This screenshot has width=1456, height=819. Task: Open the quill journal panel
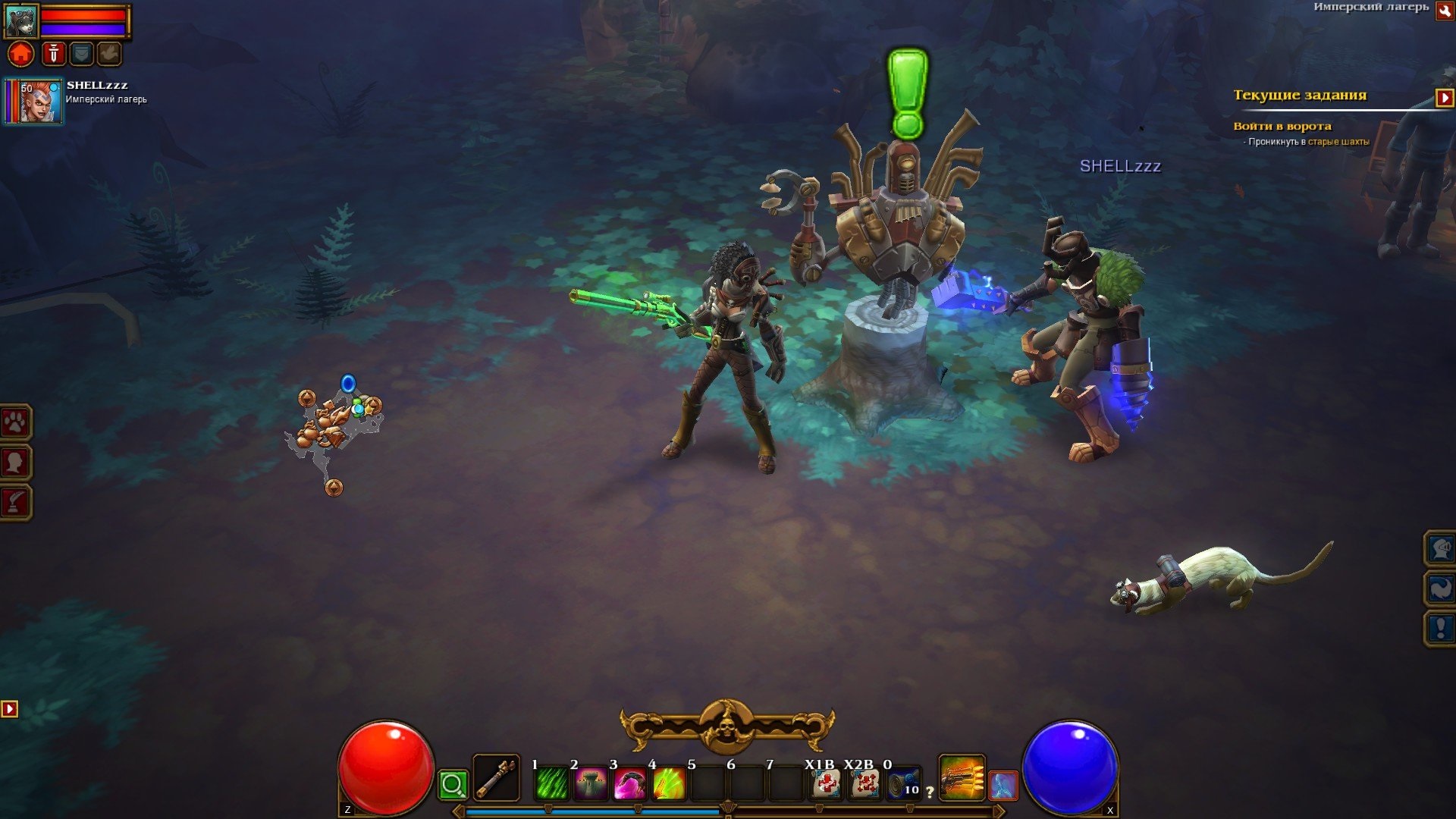pos(15,501)
